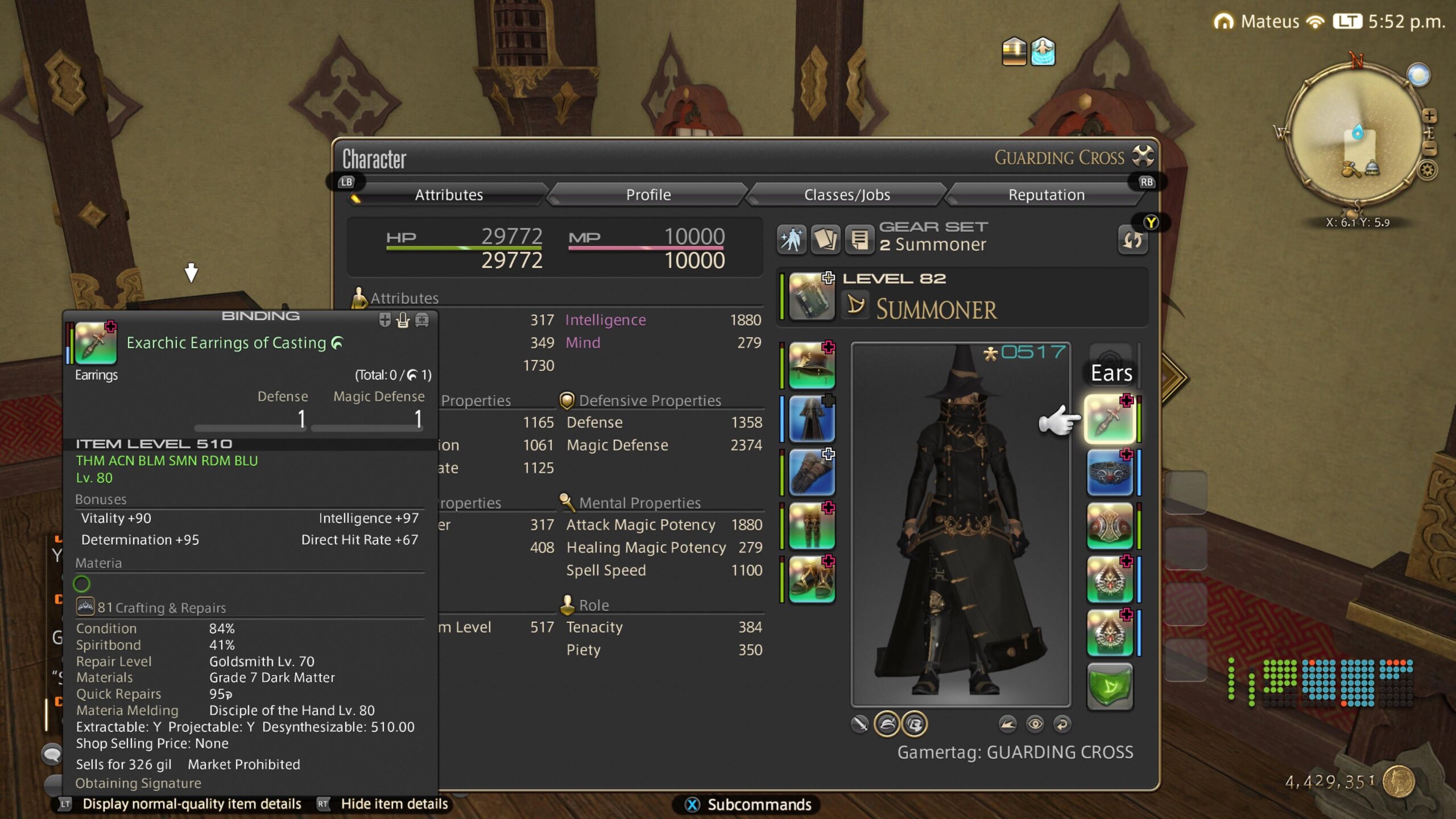
Task: Select the equipped hat slot
Action: coord(812,365)
